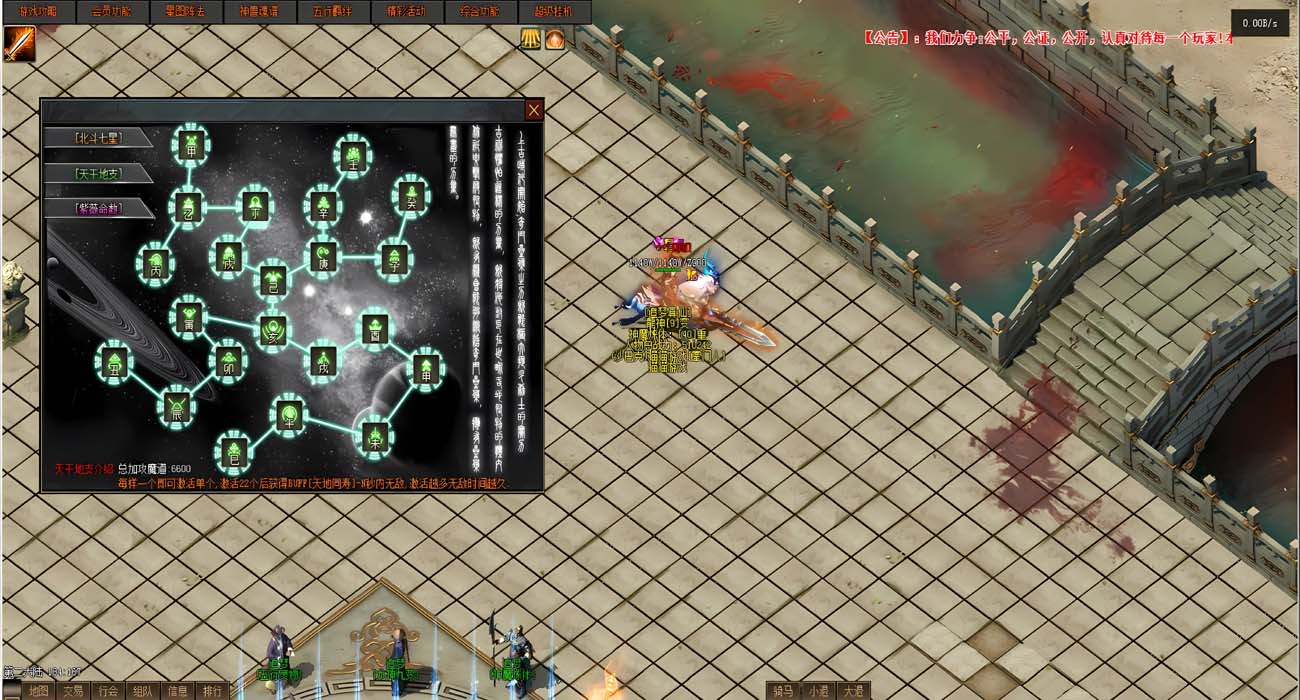Switch to the 北斗七星 tab
The height and width of the screenshot is (700, 1300).
(x=97, y=138)
